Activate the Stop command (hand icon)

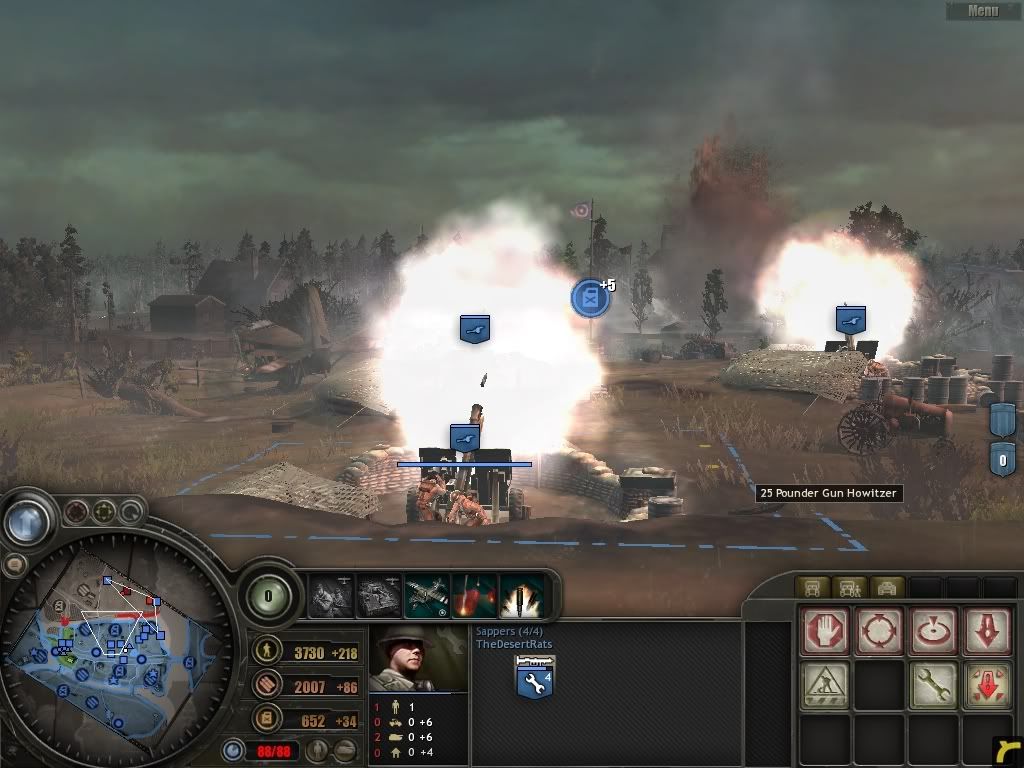click(x=825, y=632)
